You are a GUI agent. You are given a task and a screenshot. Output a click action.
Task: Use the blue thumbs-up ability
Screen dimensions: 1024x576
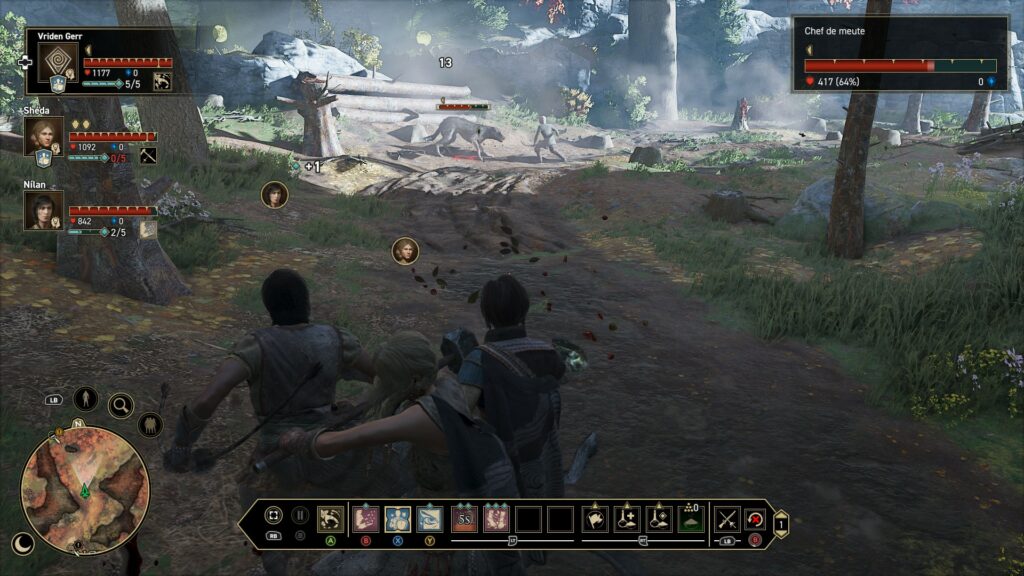tap(397, 518)
